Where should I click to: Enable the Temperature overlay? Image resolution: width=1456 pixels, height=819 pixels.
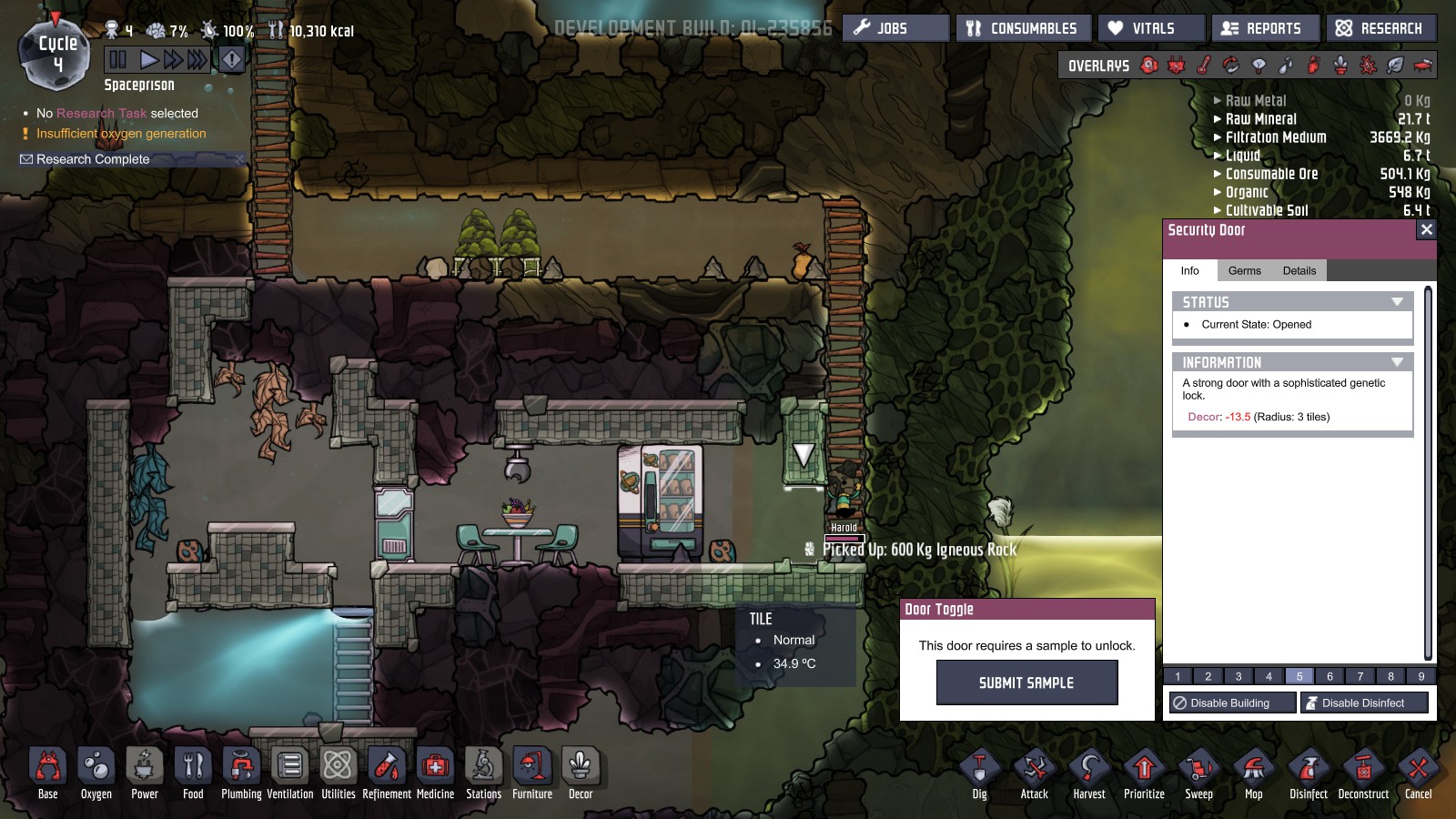[x=1203, y=66]
